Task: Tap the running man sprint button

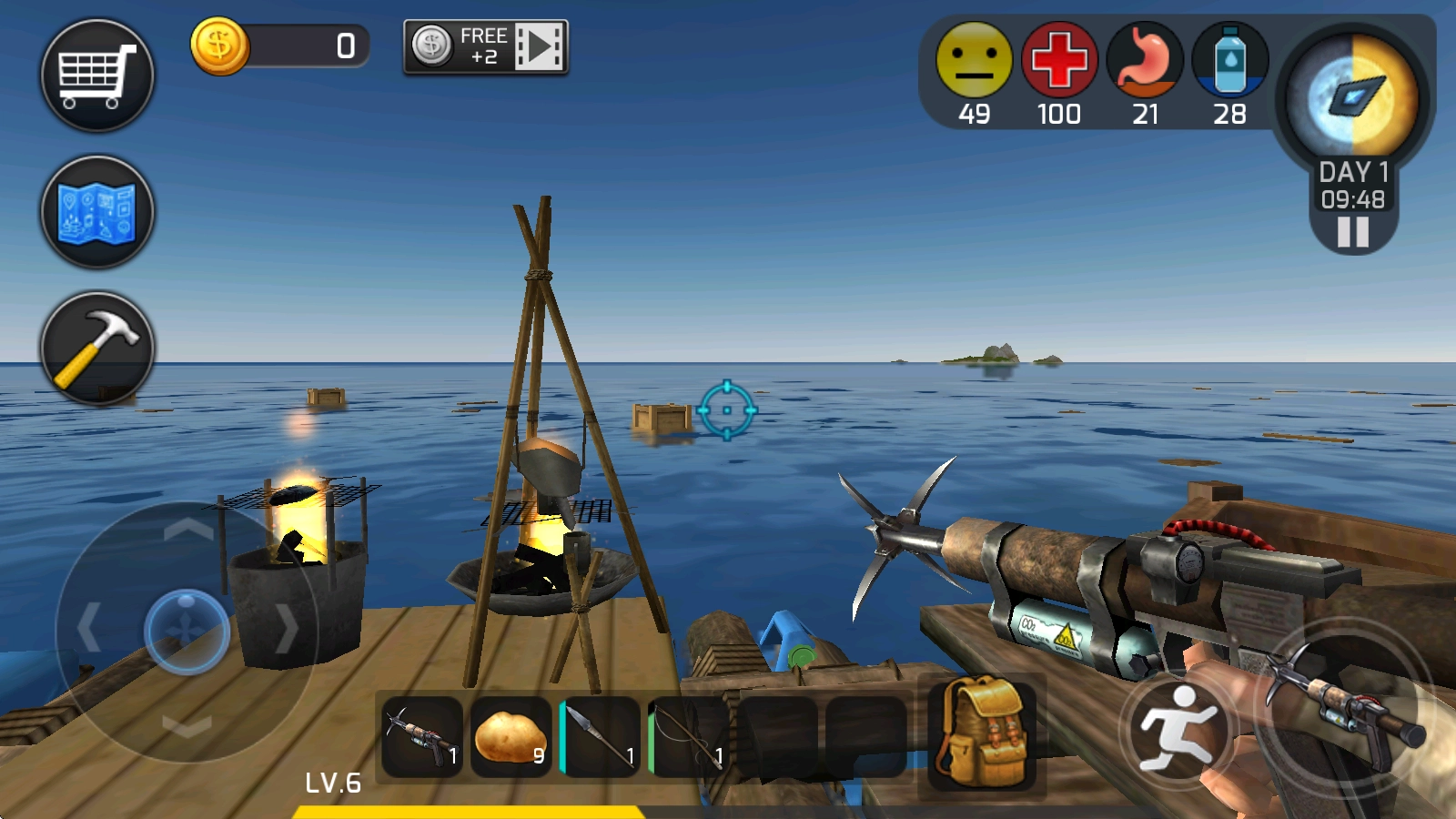Action: 1177,728
